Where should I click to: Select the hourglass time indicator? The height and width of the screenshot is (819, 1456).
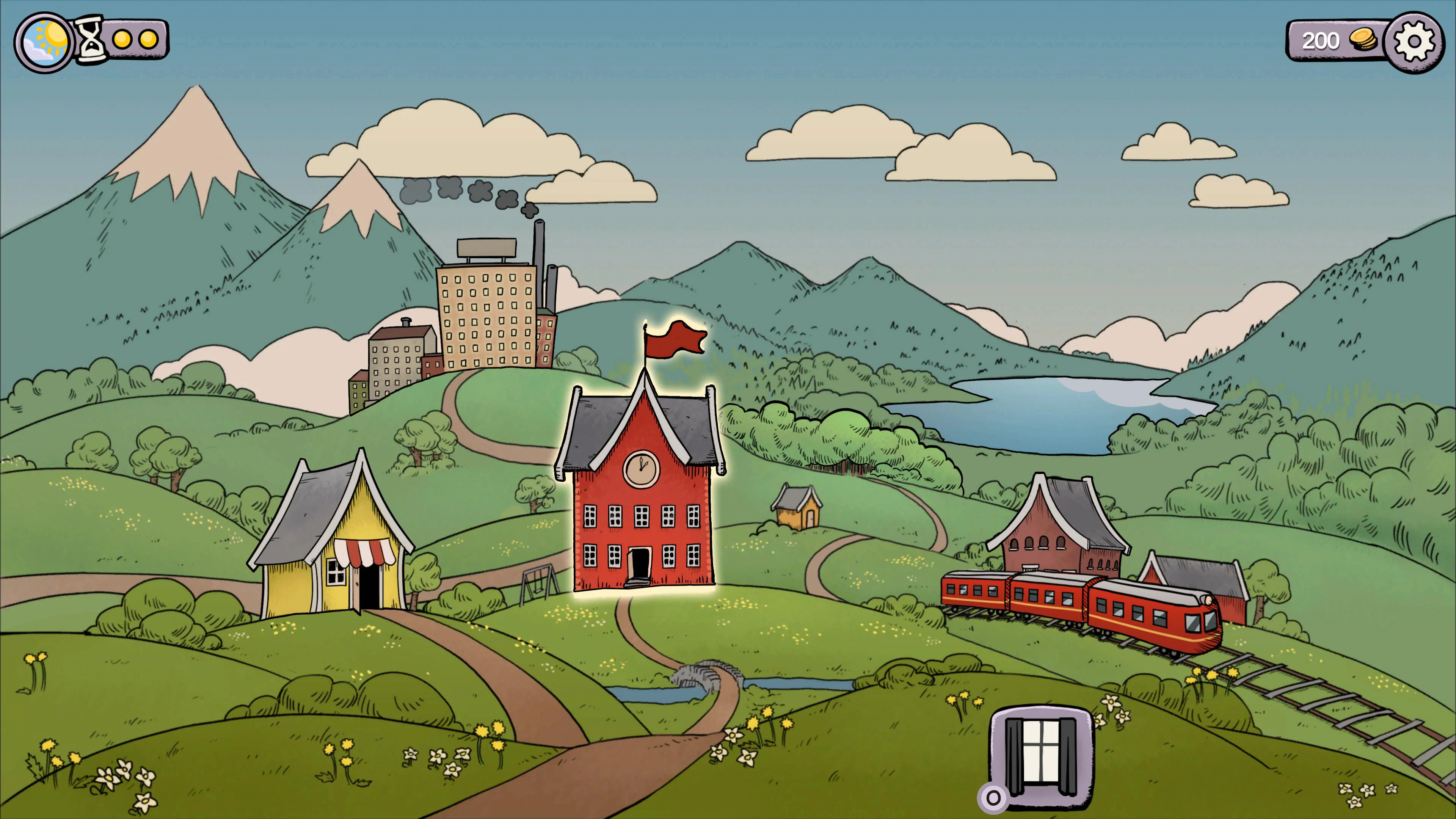click(x=91, y=39)
